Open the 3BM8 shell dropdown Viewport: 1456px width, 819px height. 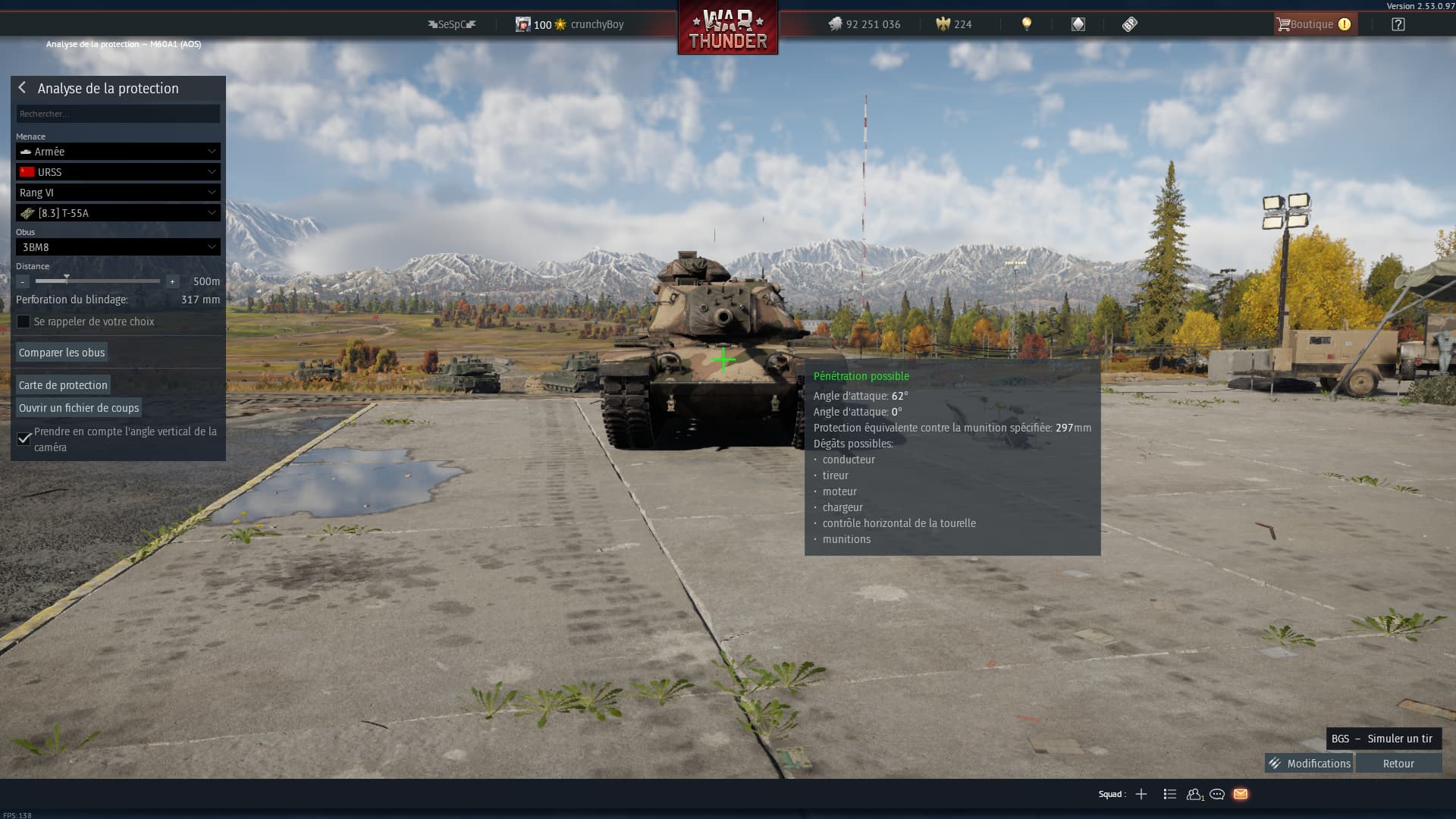point(118,247)
